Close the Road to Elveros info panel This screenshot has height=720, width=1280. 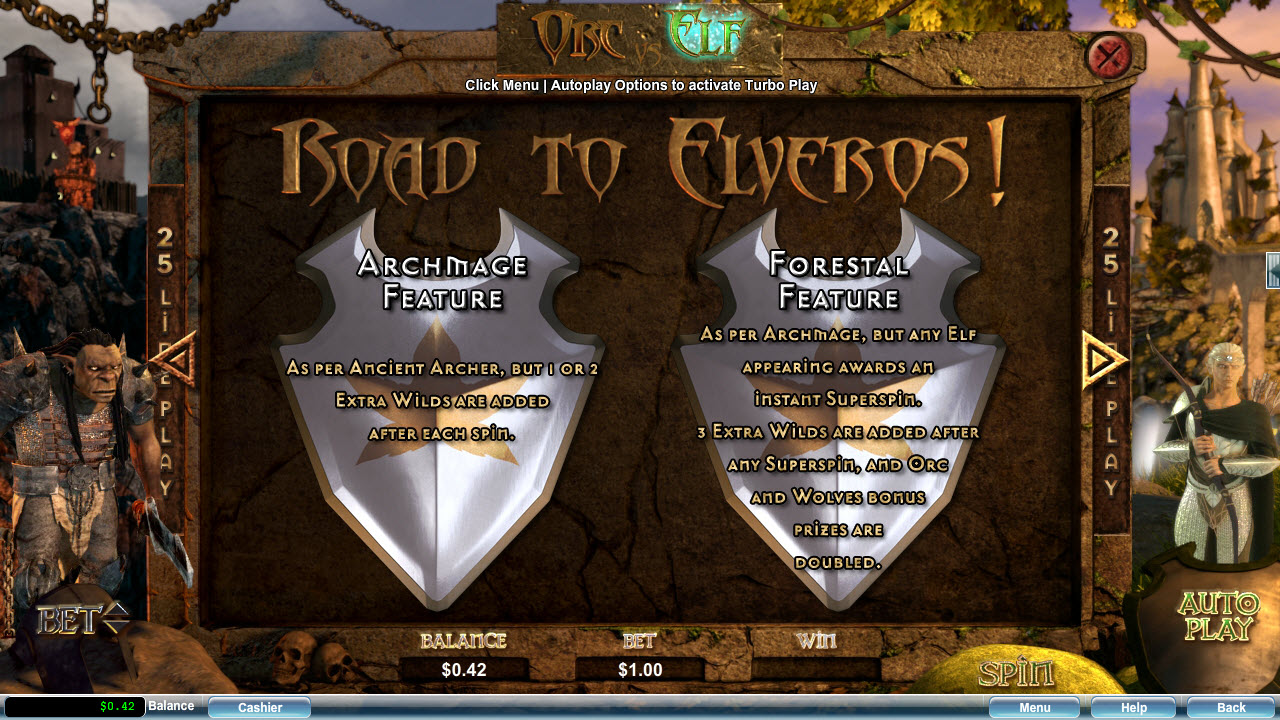point(1108,56)
